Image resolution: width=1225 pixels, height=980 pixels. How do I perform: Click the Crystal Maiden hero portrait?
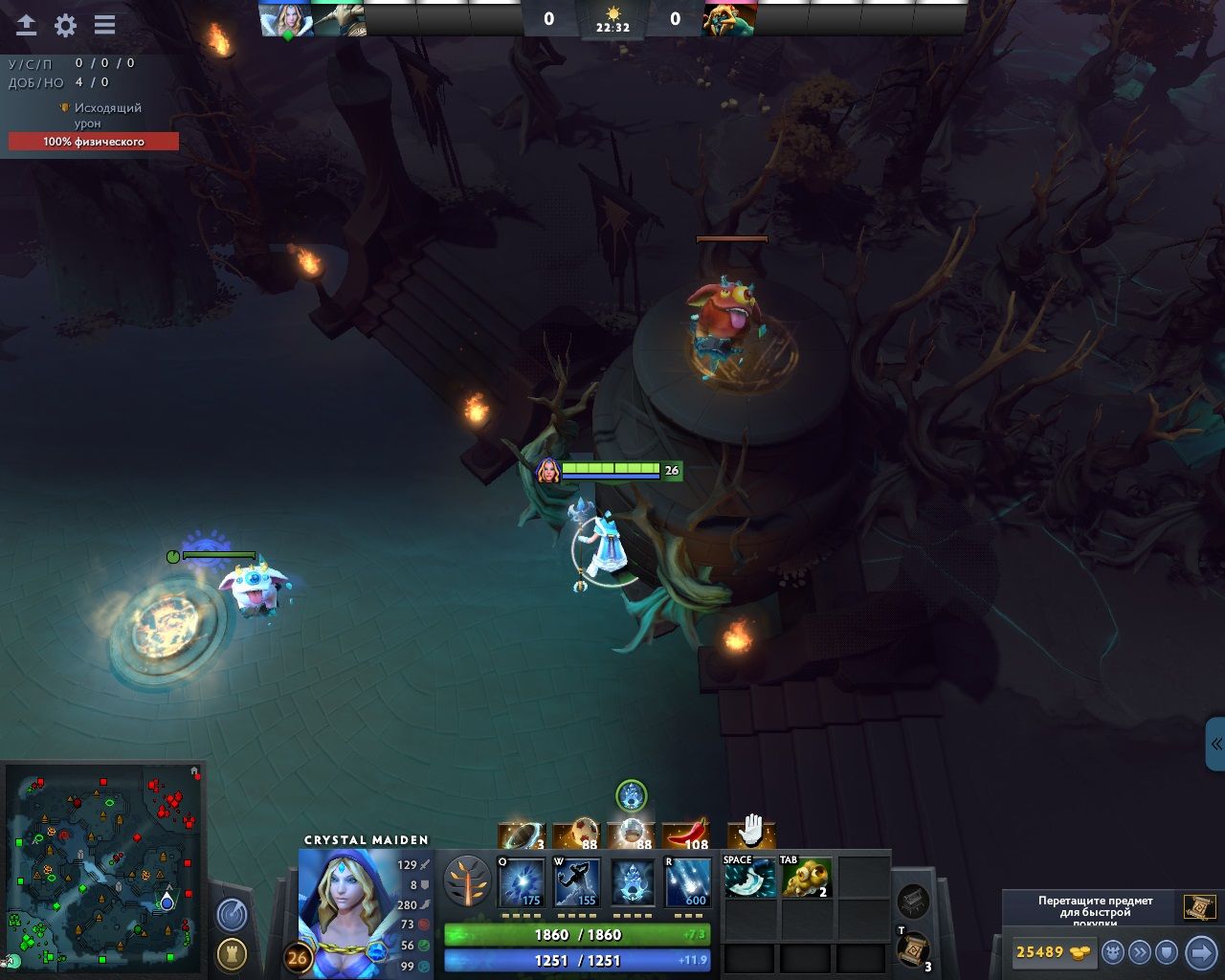[345, 911]
